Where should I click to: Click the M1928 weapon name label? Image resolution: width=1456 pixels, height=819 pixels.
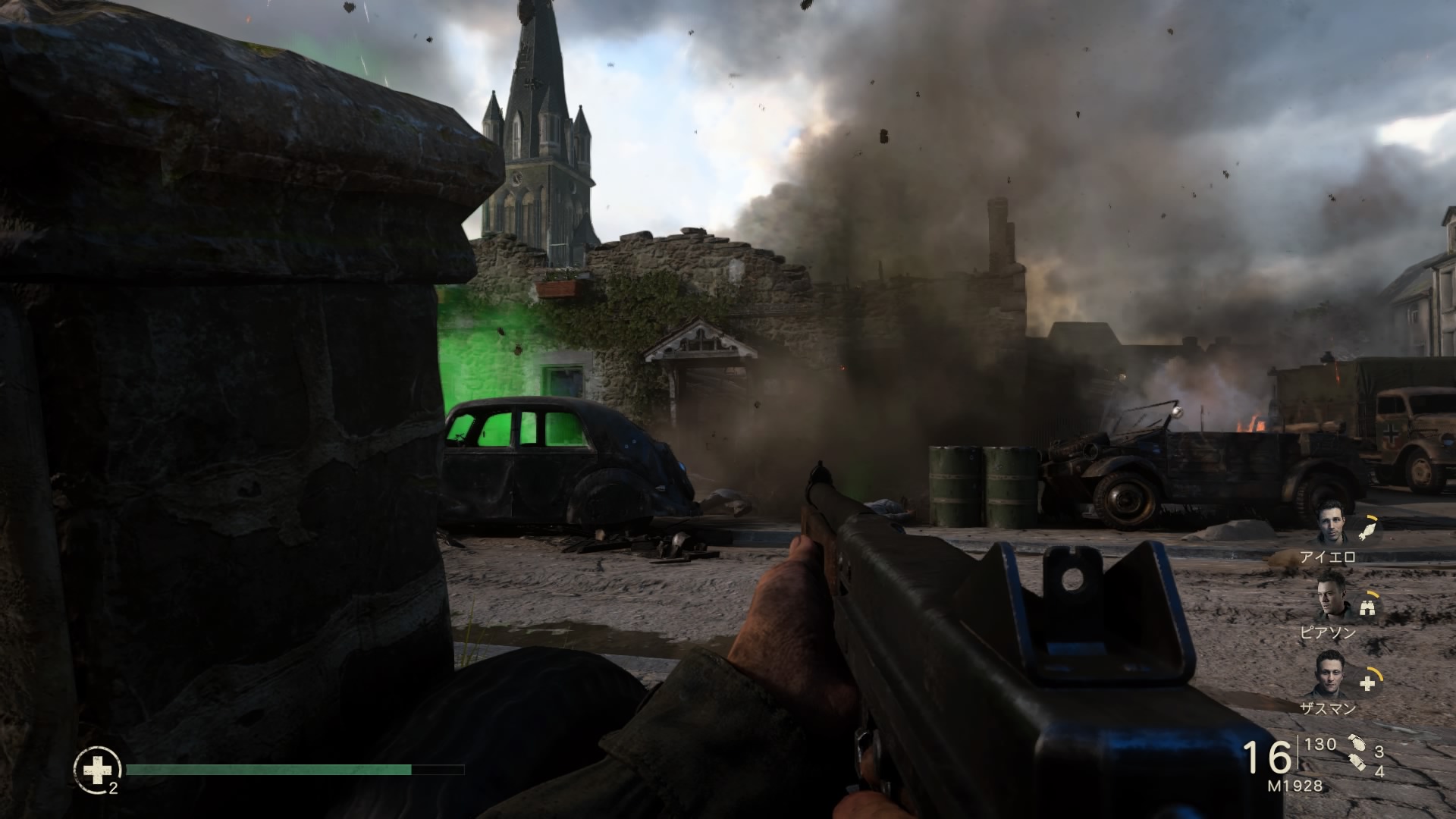(1294, 786)
